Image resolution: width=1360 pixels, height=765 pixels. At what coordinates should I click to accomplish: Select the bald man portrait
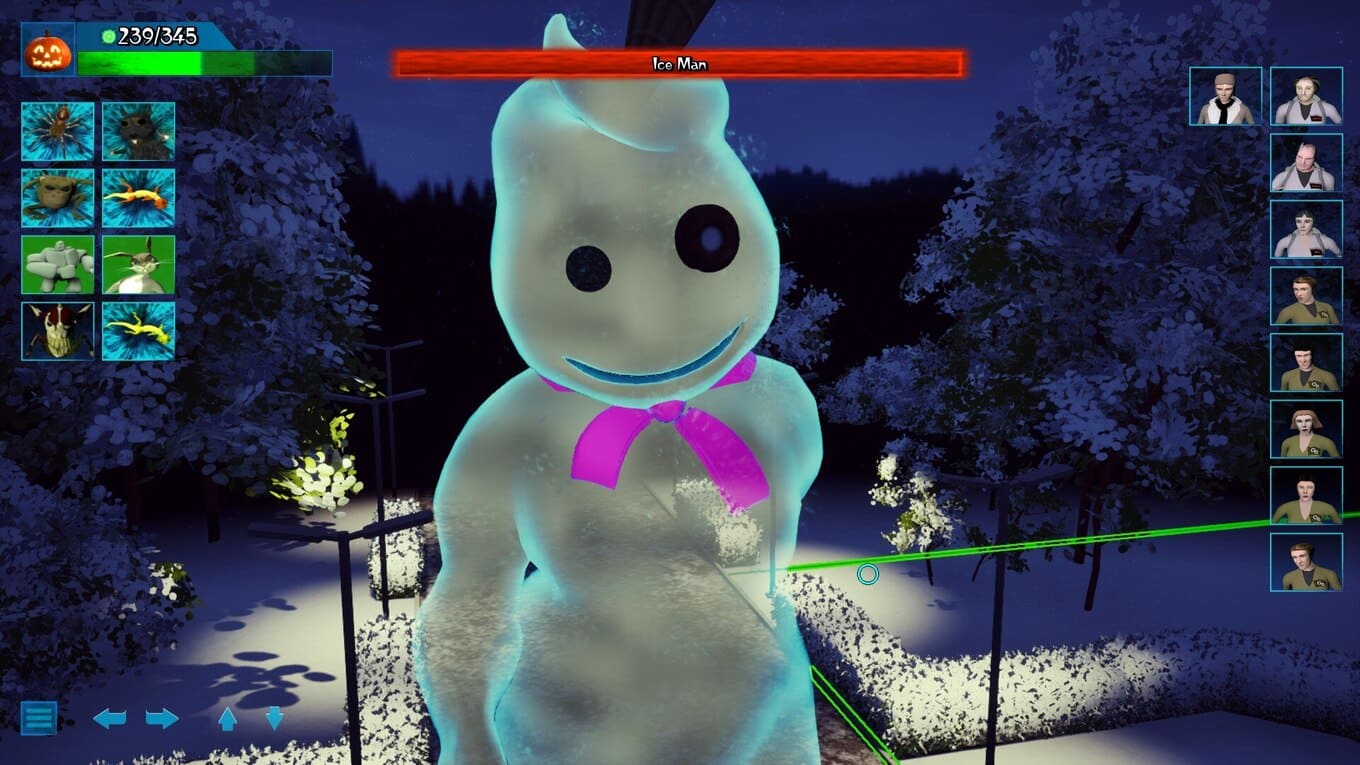click(x=1306, y=163)
